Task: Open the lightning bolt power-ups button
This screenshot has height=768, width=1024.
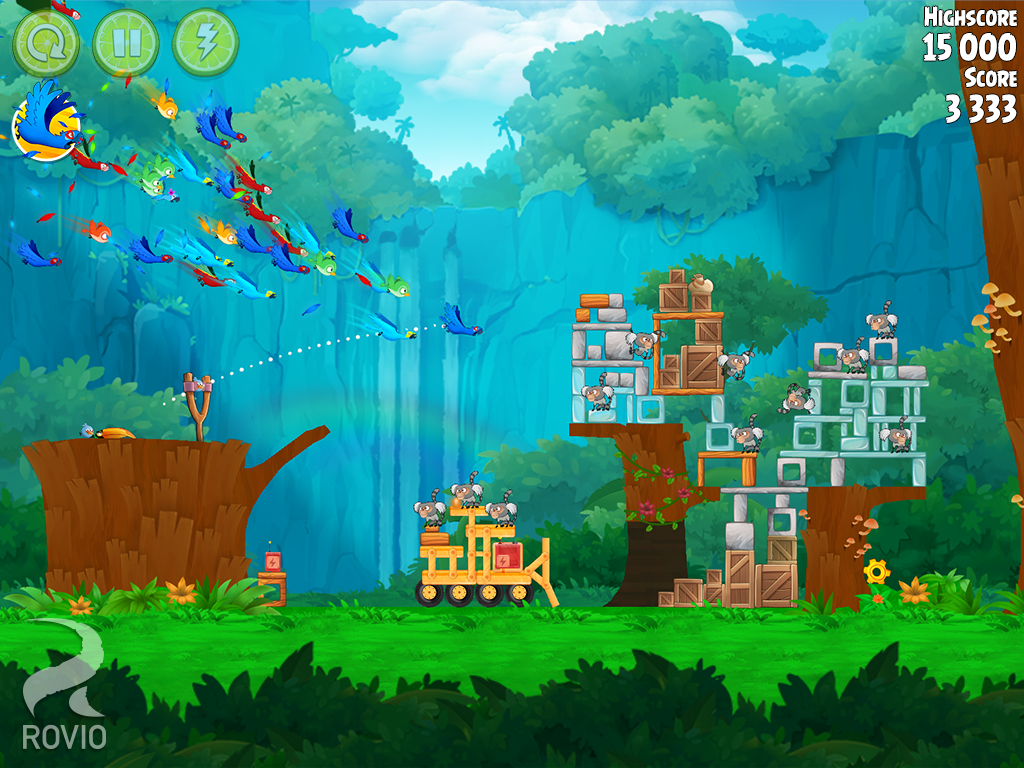Action: pos(205,43)
